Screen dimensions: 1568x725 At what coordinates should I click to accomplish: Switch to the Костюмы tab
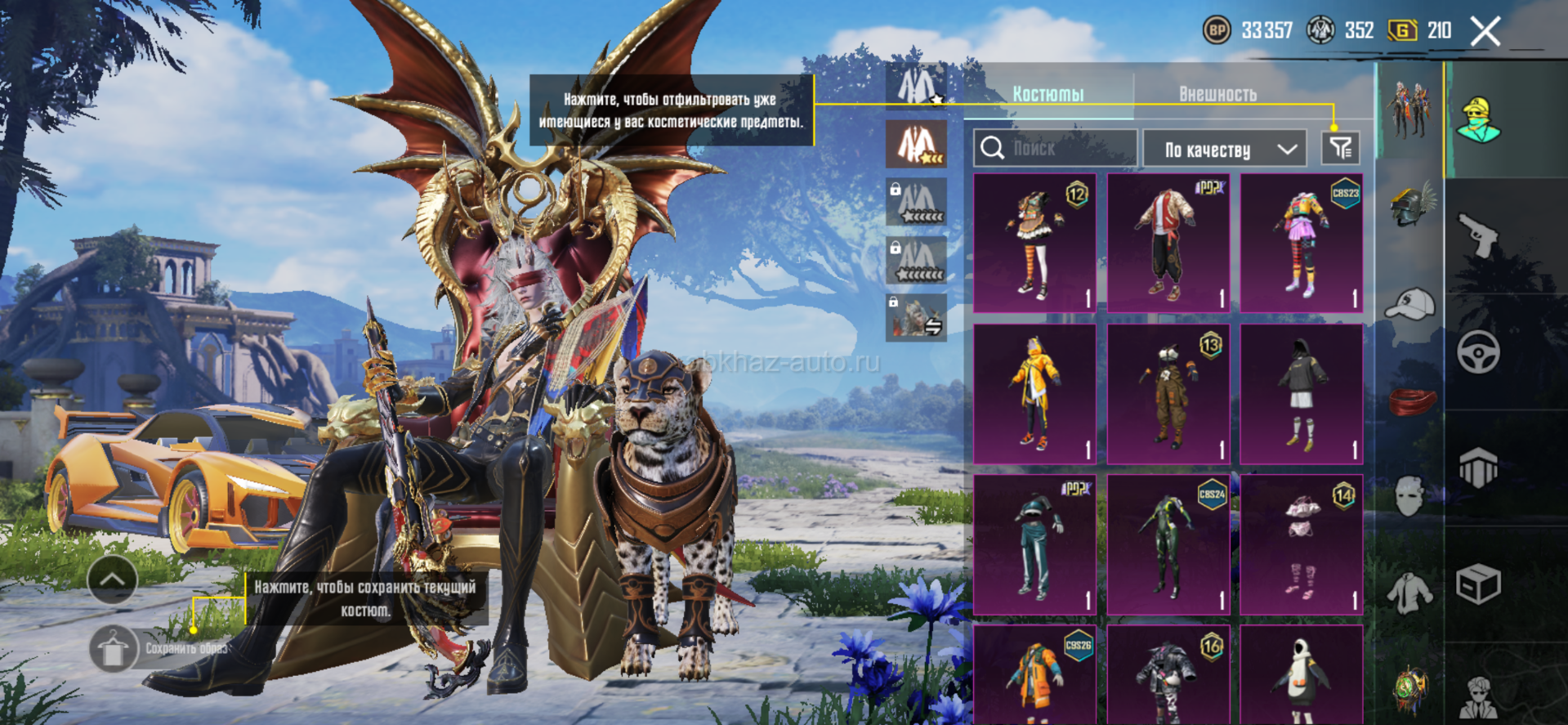[x=1048, y=94]
